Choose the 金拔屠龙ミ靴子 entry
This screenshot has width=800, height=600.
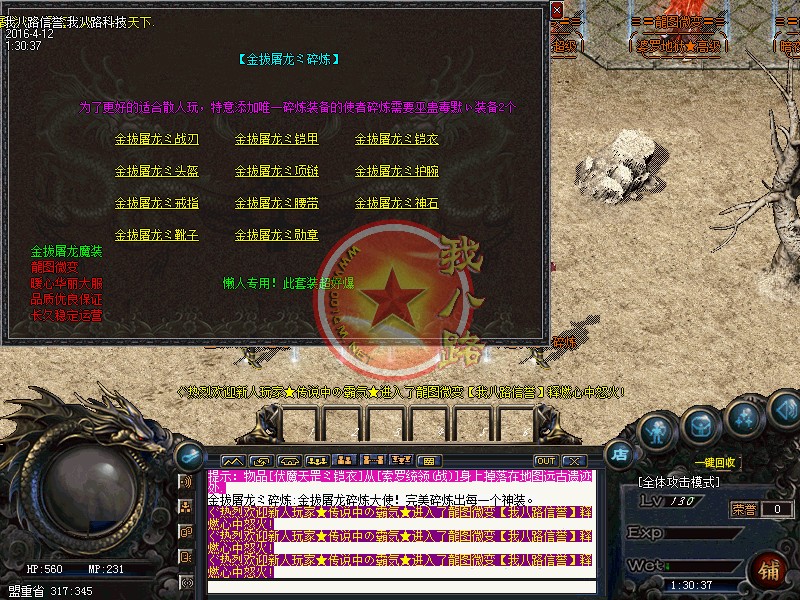click(157, 235)
